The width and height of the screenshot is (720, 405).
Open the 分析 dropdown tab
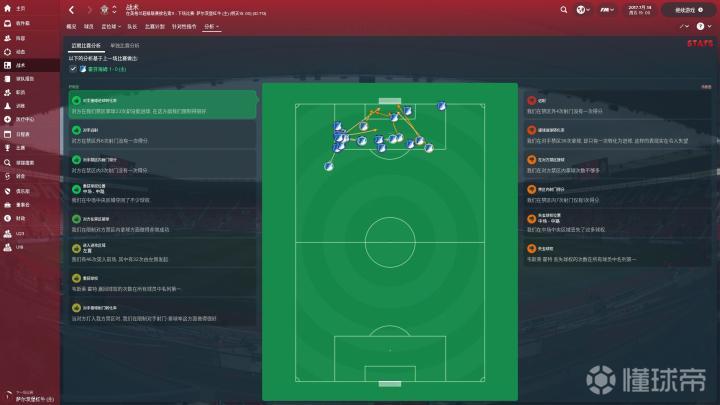pos(210,26)
